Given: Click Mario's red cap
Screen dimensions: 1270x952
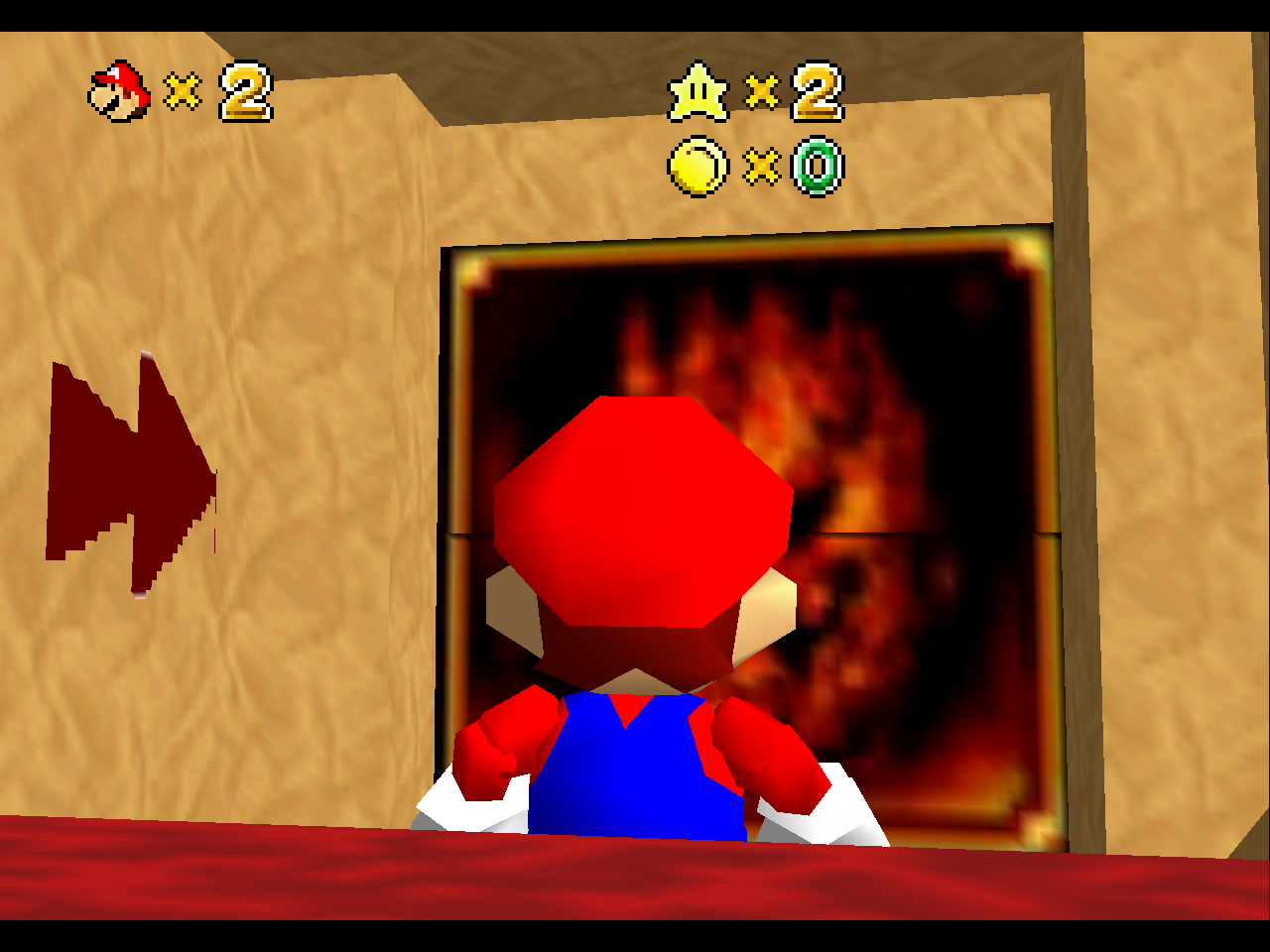Looking at the screenshot, I should pos(640,496).
